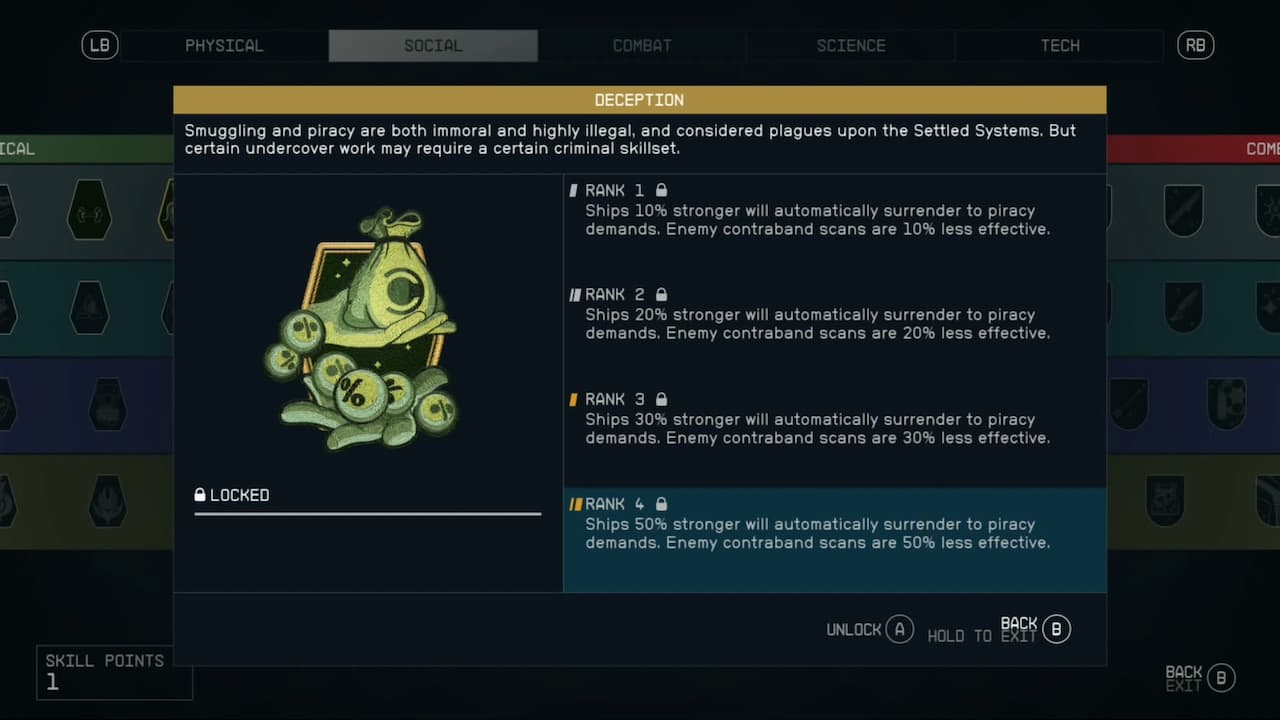
Task: Click the sword skill icon in the Combat tree
Action: pyautogui.click(x=1183, y=208)
